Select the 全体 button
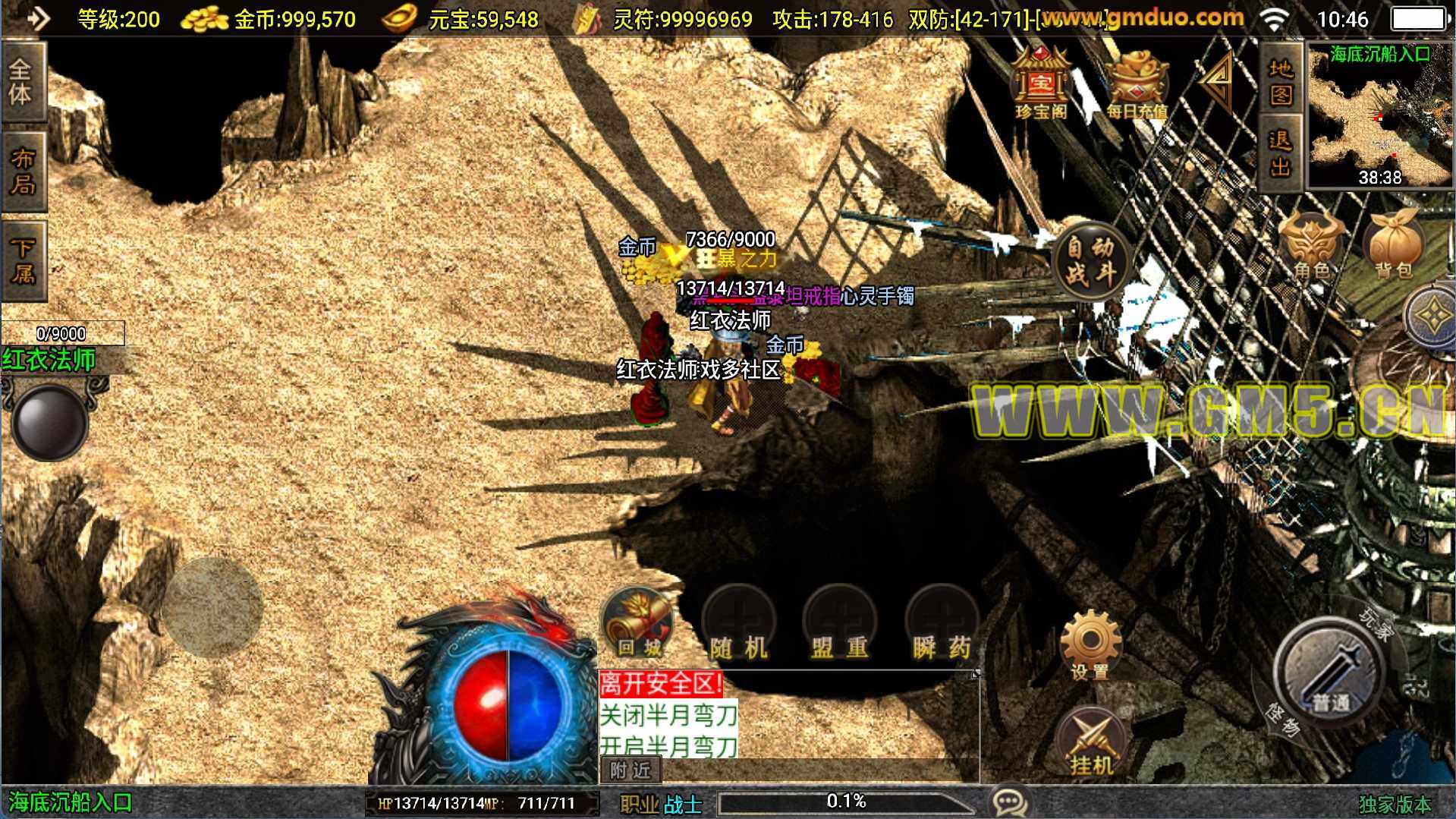Screen dimensions: 1456x819 [23, 81]
